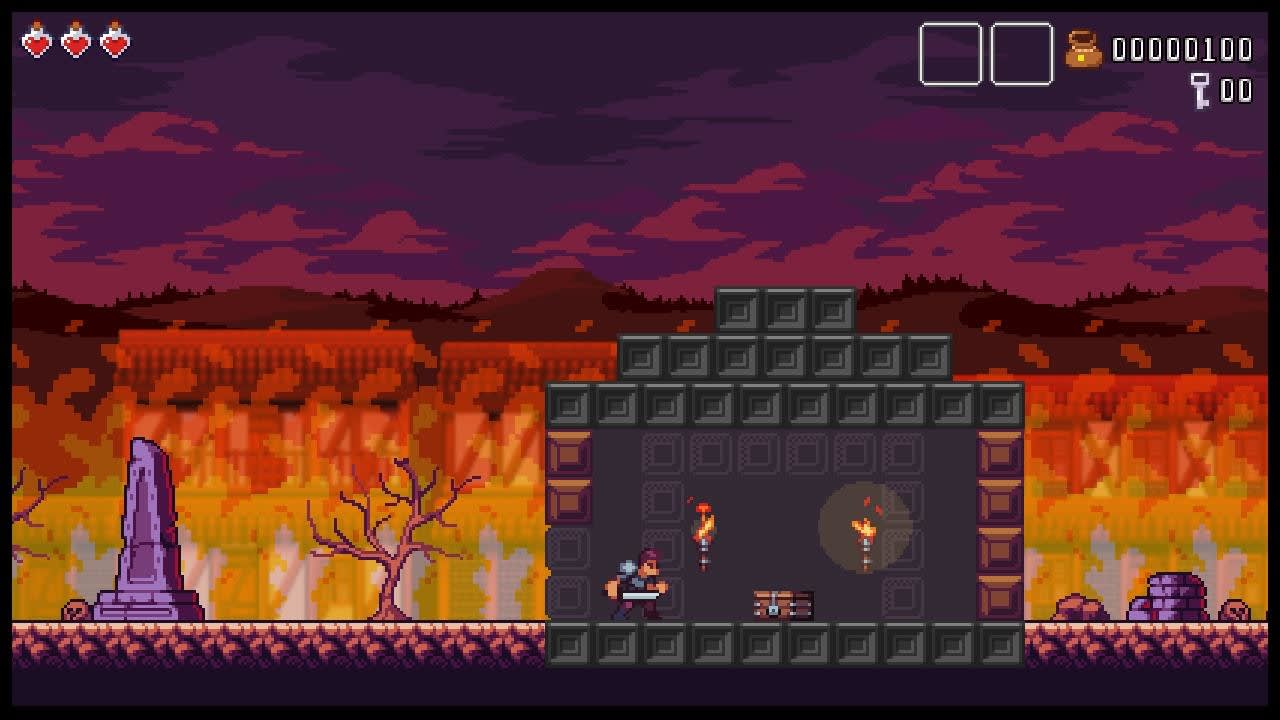Screen dimensions: 1280x720
Task: Select the rightmost heart icon
Action: pyautogui.click(x=115, y=44)
